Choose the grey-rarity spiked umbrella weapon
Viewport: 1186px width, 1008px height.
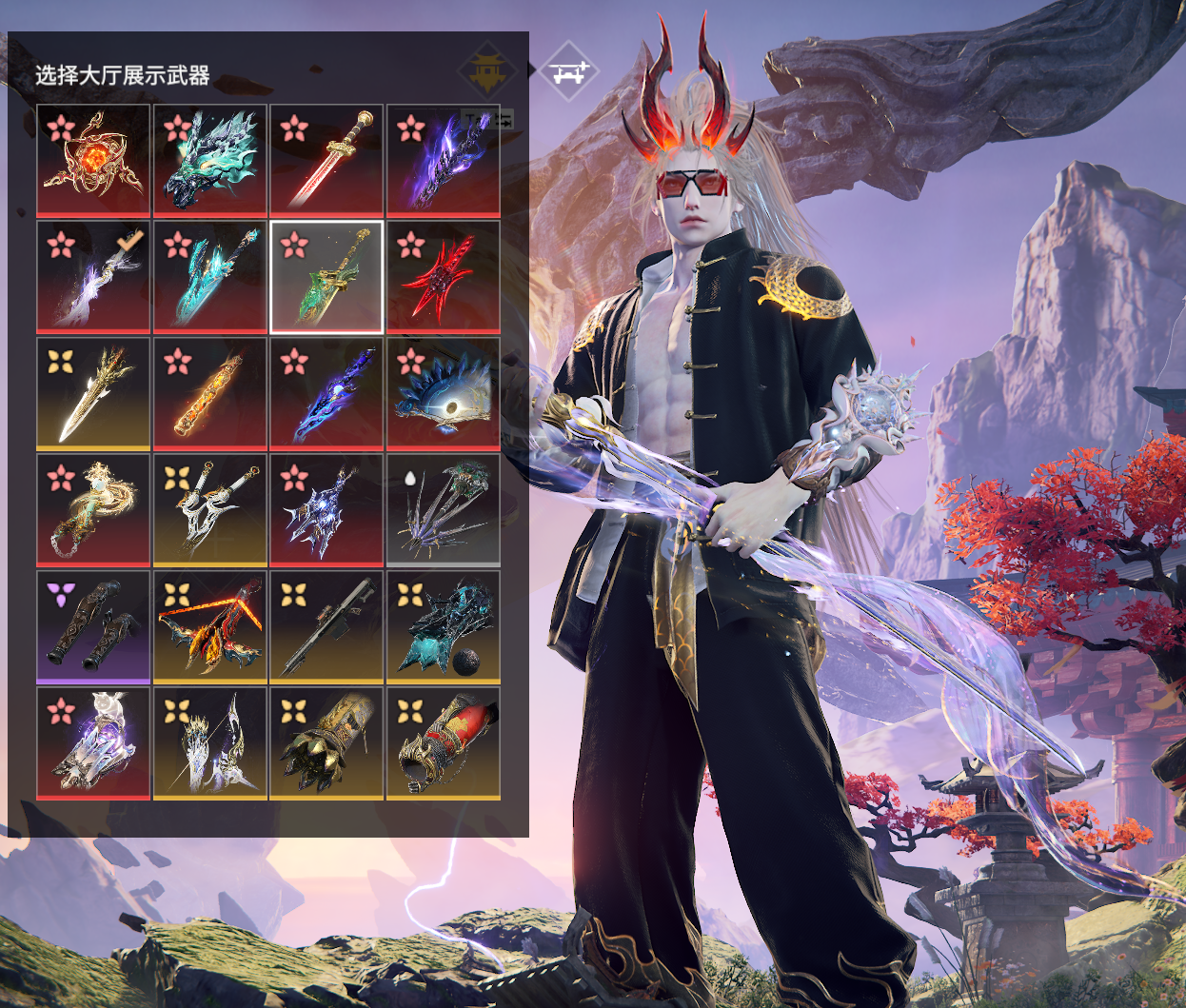[444, 510]
